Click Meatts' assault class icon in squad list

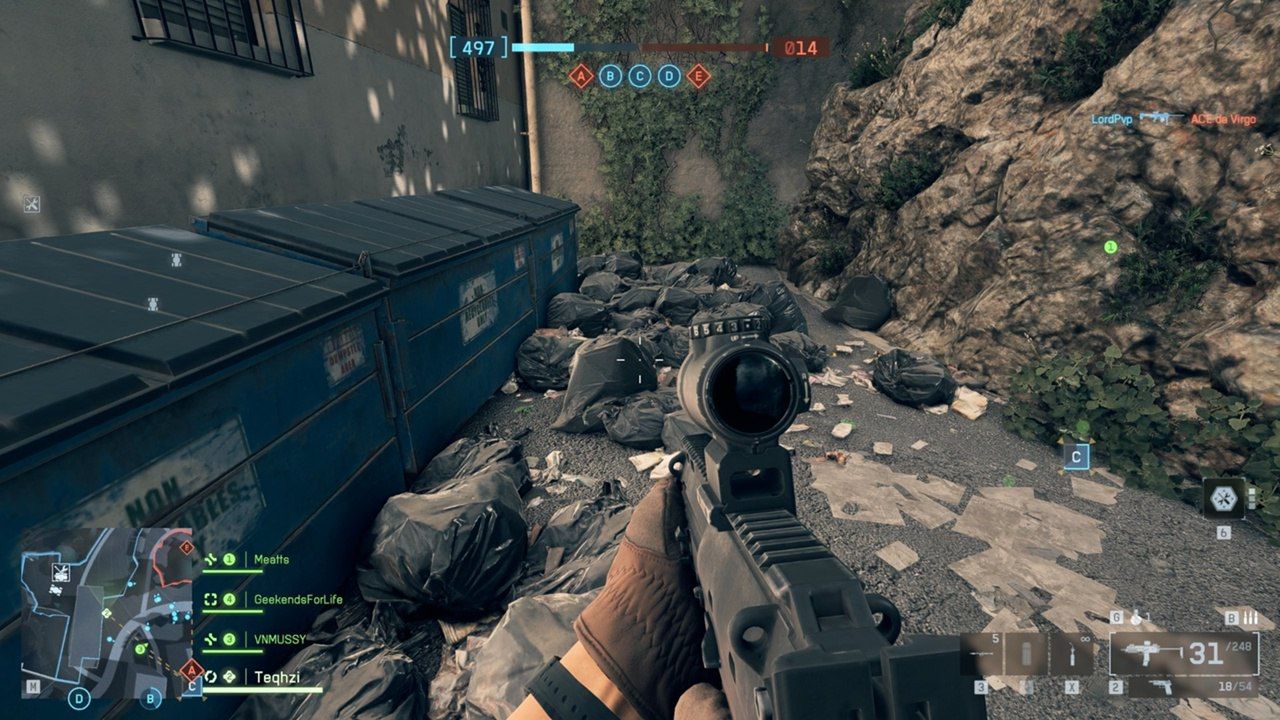209,558
